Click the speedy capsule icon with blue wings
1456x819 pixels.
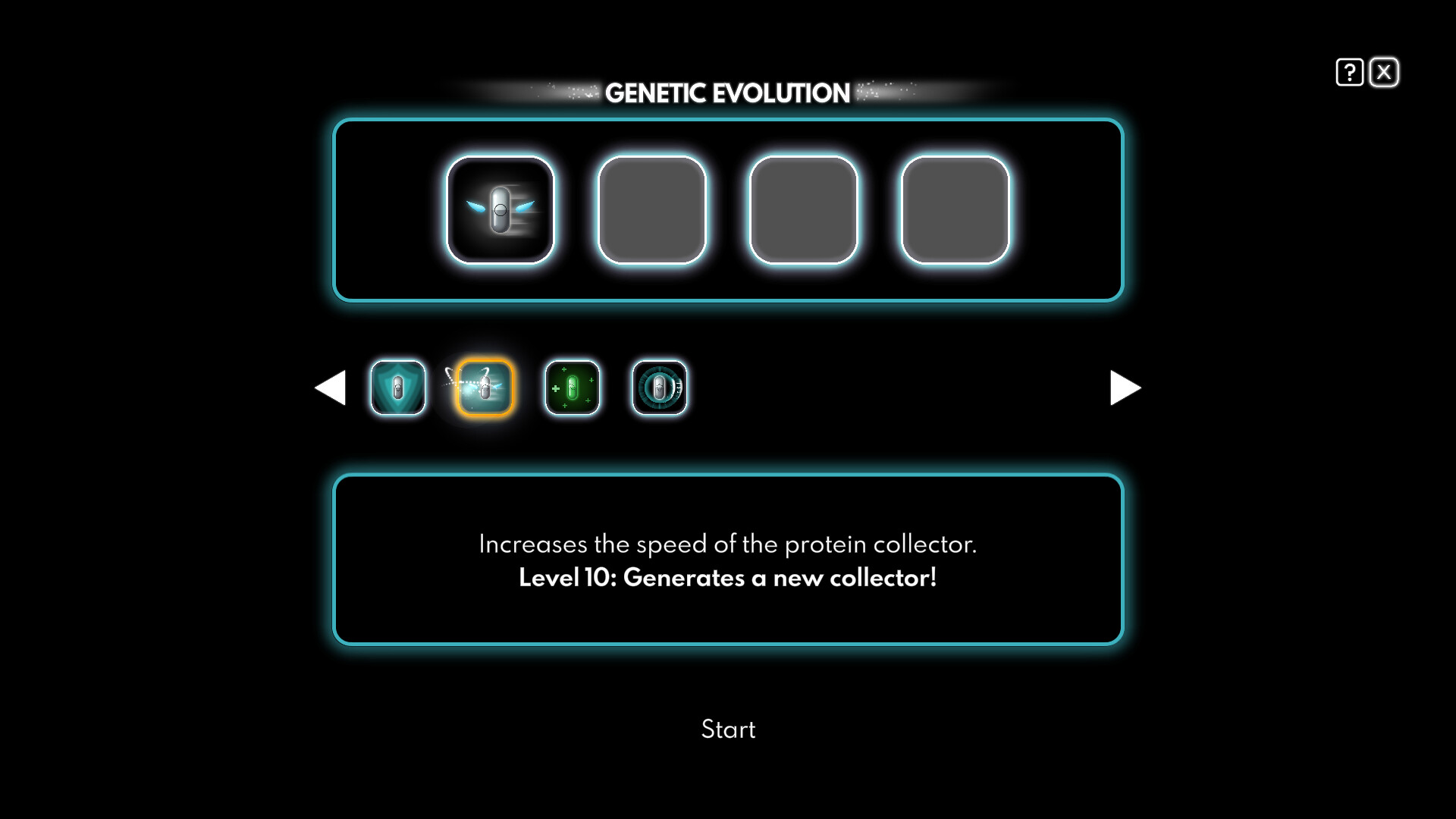pos(500,209)
